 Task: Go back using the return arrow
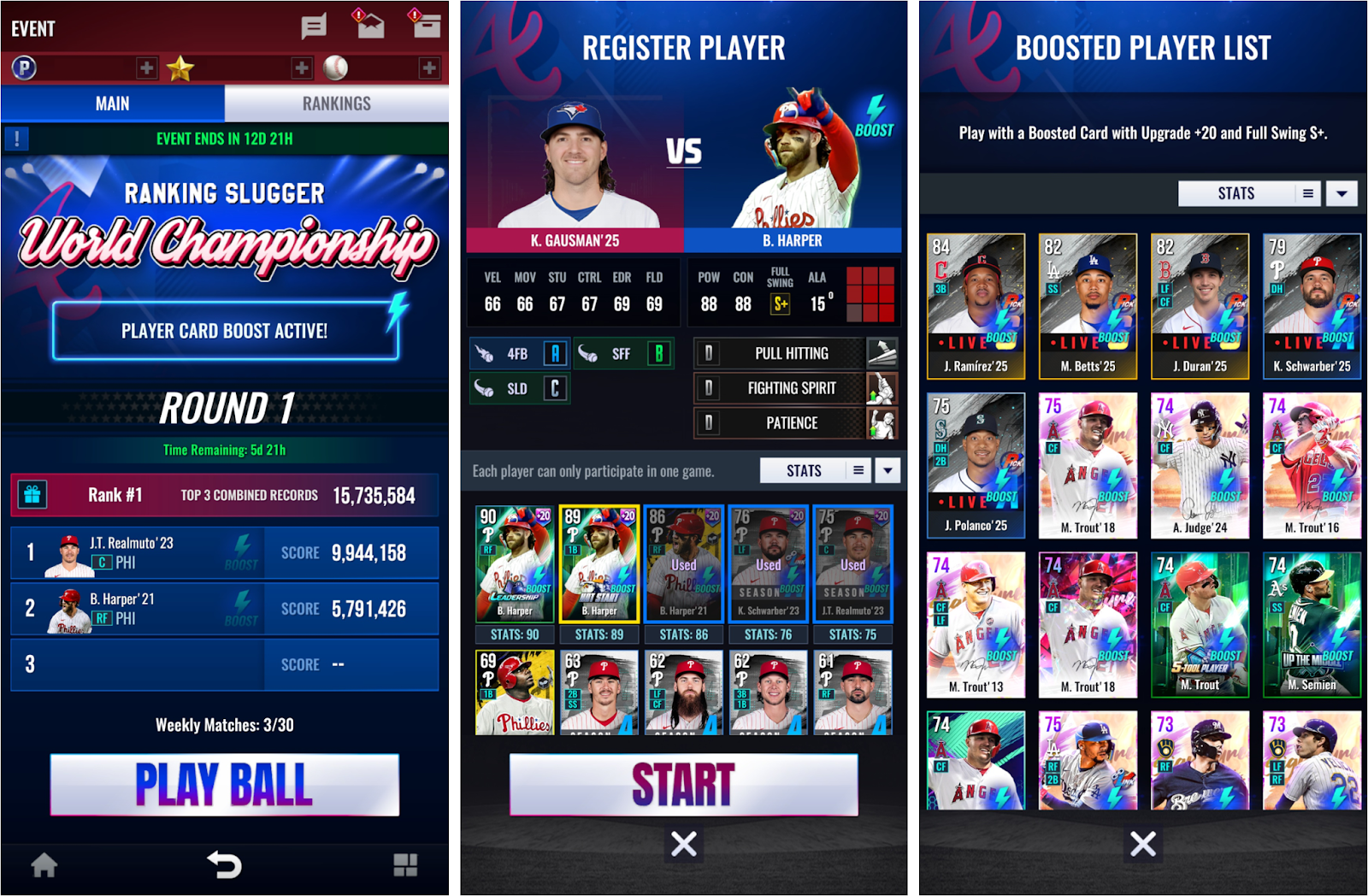pyautogui.click(x=224, y=865)
